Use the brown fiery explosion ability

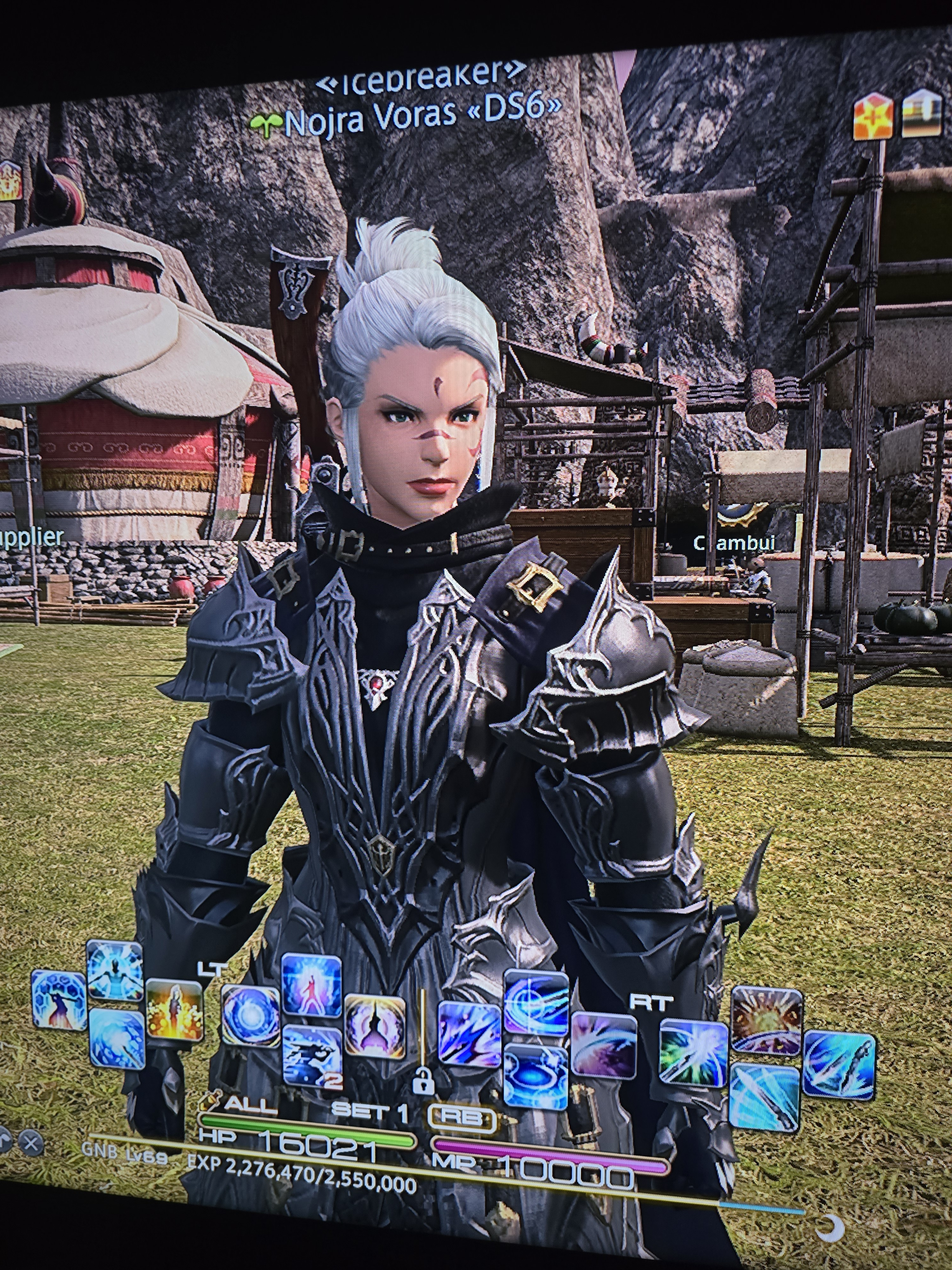(767, 1021)
